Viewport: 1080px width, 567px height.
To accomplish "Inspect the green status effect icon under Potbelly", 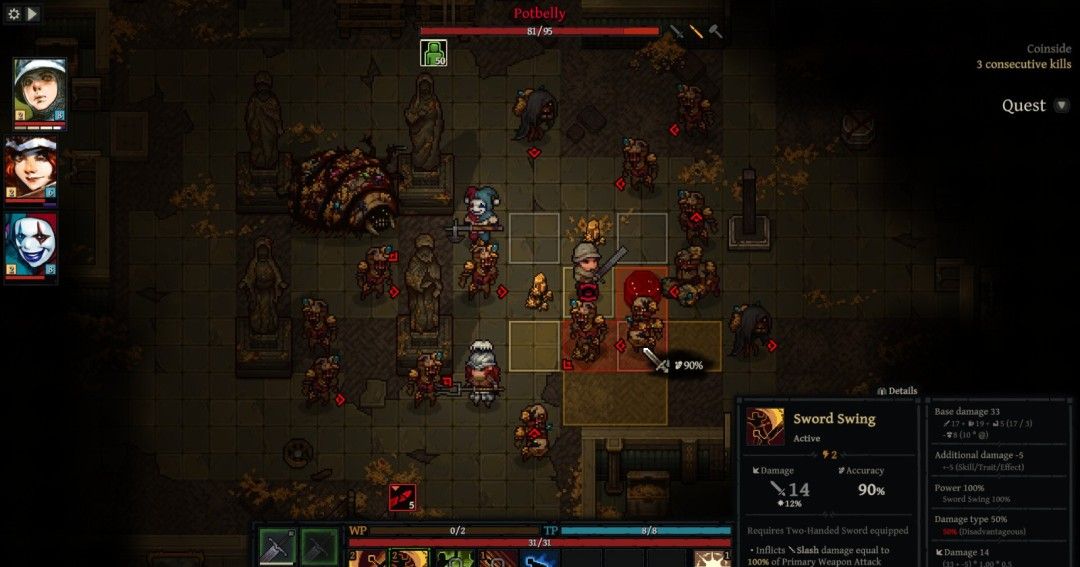I will pos(433,53).
